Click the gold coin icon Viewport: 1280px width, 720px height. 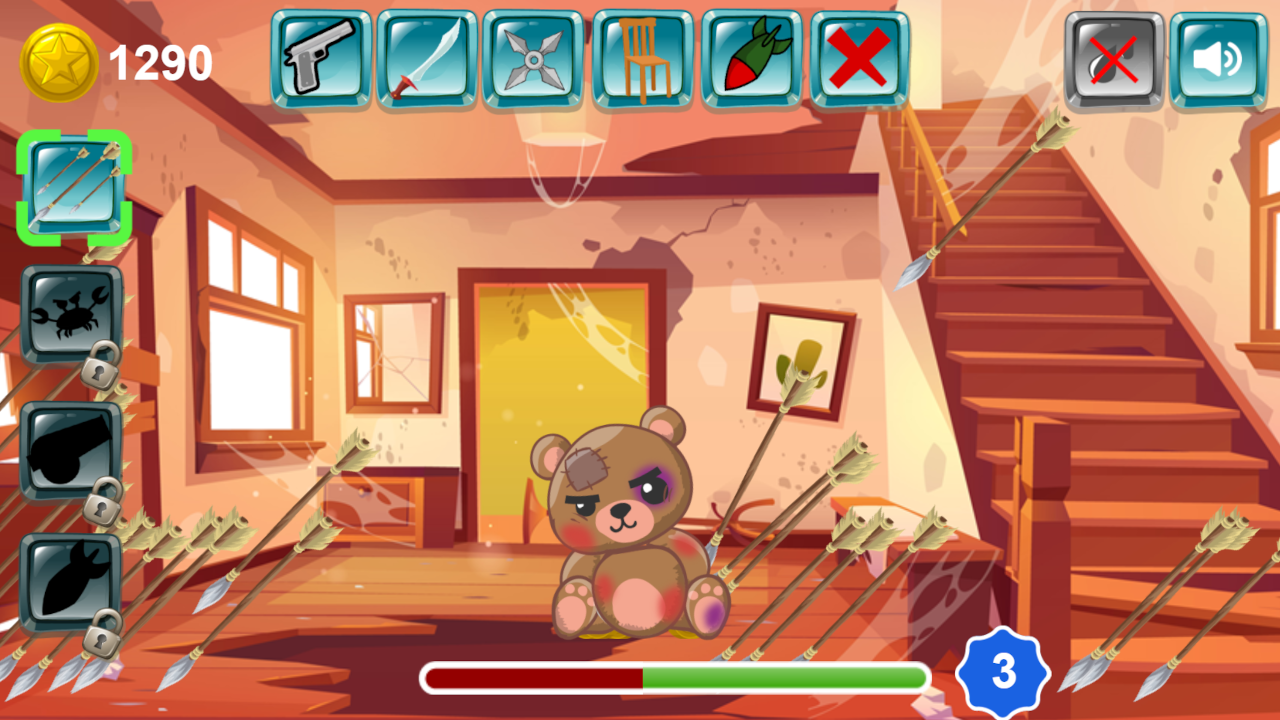click(x=62, y=58)
